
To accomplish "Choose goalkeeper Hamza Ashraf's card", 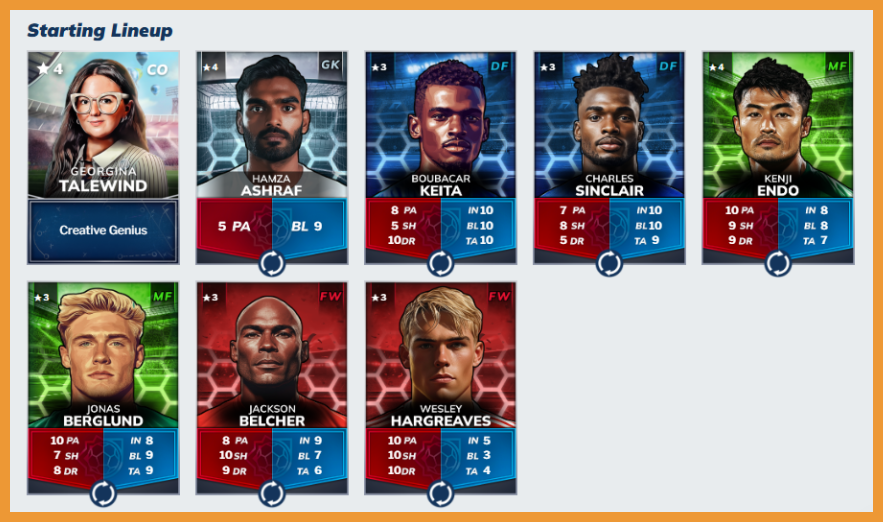I will click(x=272, y=125).
